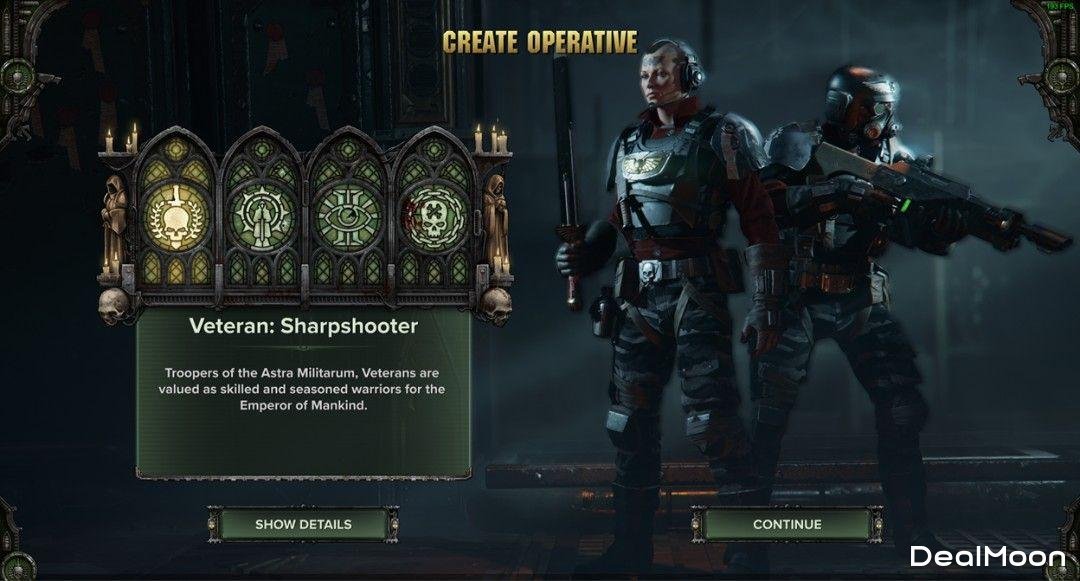Show details for the selected class
Image resolution: width=1080 pixels, height=581 pixels.
303,524
